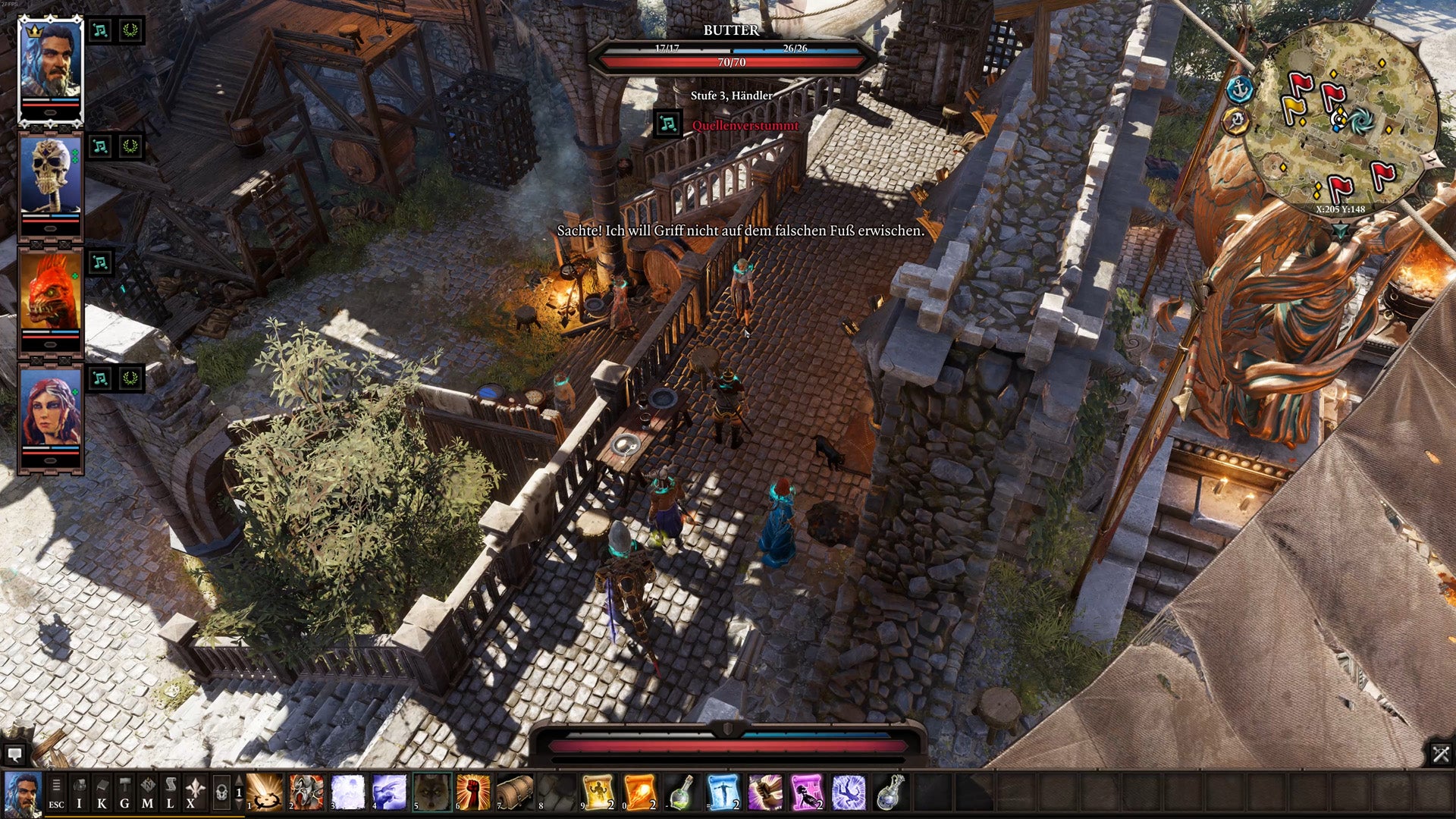This screenshot has width=1456, height=819.
Task: Toggle the hotbar lock padlock icon
Action: [x=221, y=792]
